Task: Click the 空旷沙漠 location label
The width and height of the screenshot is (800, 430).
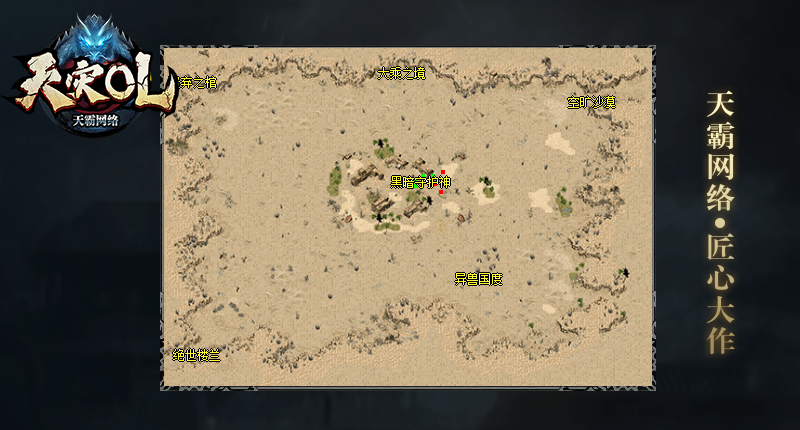Action: coord(591,102)
